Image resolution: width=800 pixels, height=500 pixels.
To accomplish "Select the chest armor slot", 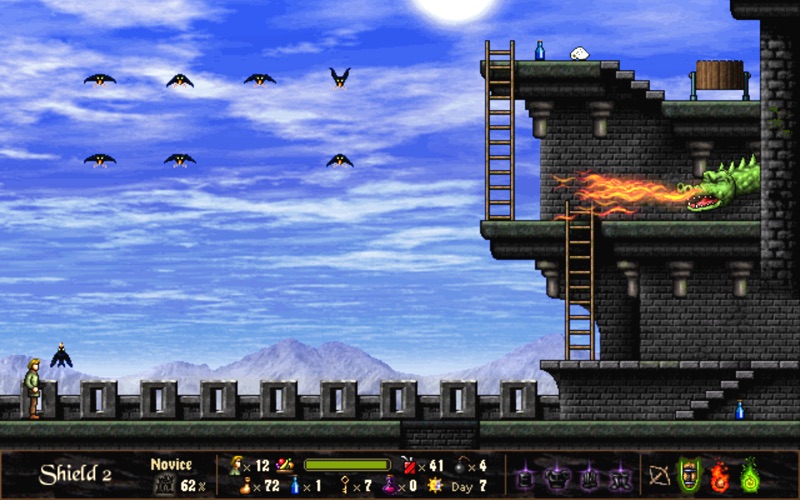I will tap(558, 474).
